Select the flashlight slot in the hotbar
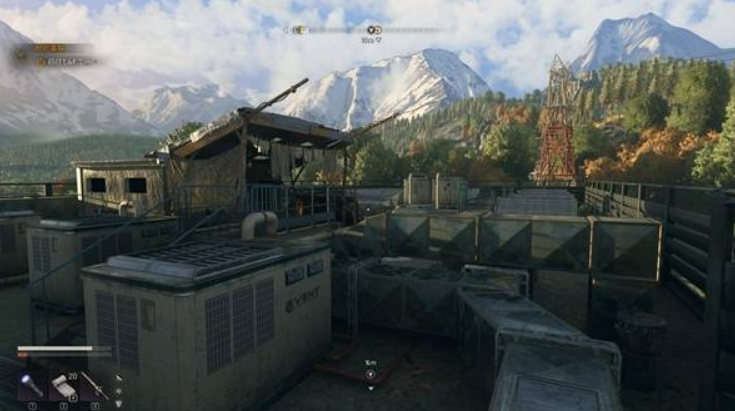This screenshot has height=411, width=735. [x=31, y=385]
